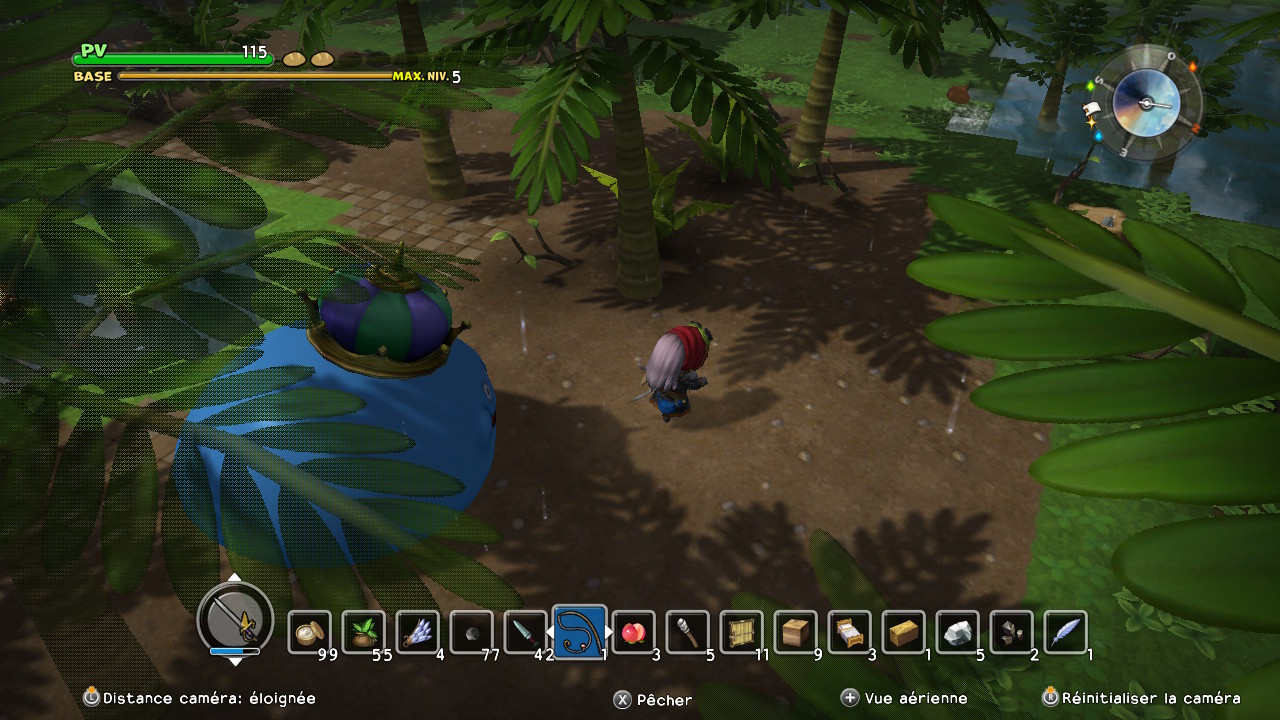Select the dagger blade hotbar slot
The width and height of the screenshot is (1280, 720).
pos(525,632)
